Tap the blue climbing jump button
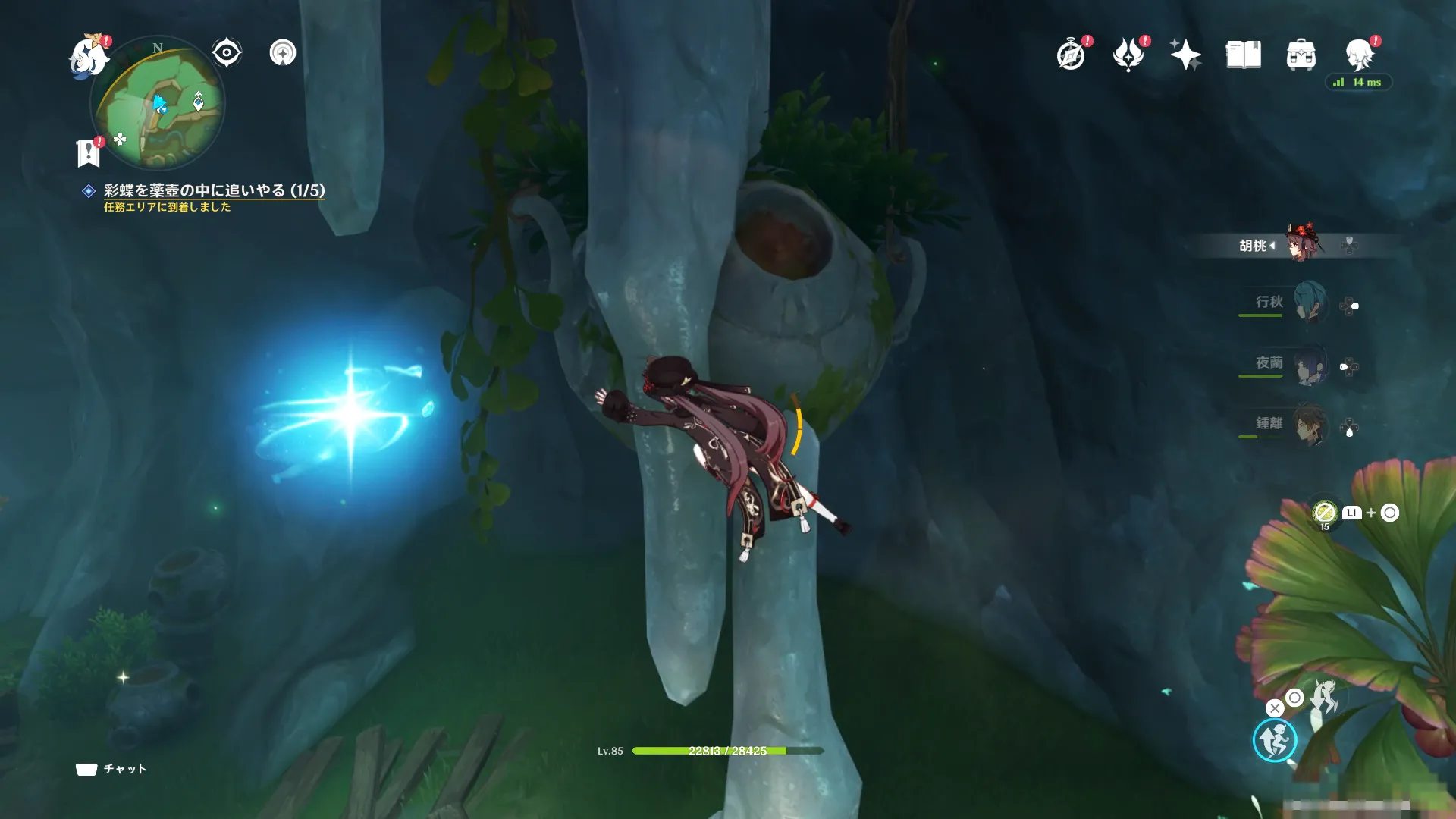The image size is (1456, 819). point(1275,740)
